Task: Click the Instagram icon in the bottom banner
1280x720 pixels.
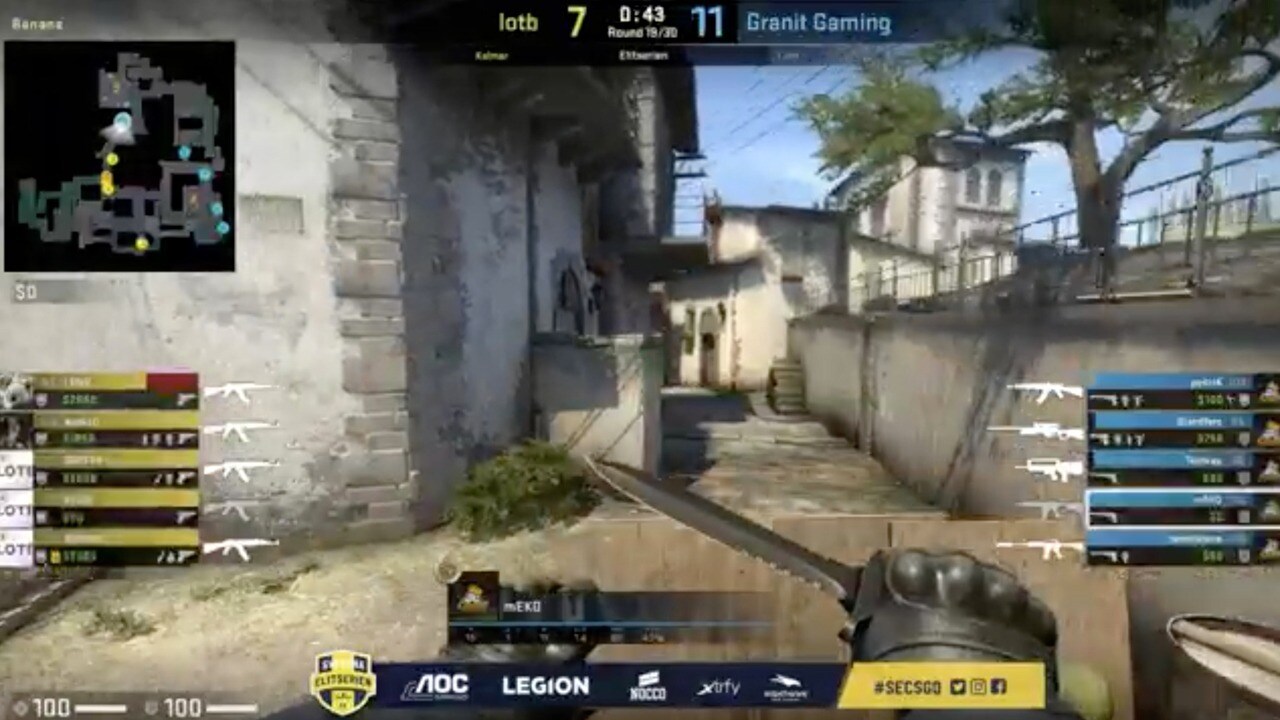Action: point(977,687)
